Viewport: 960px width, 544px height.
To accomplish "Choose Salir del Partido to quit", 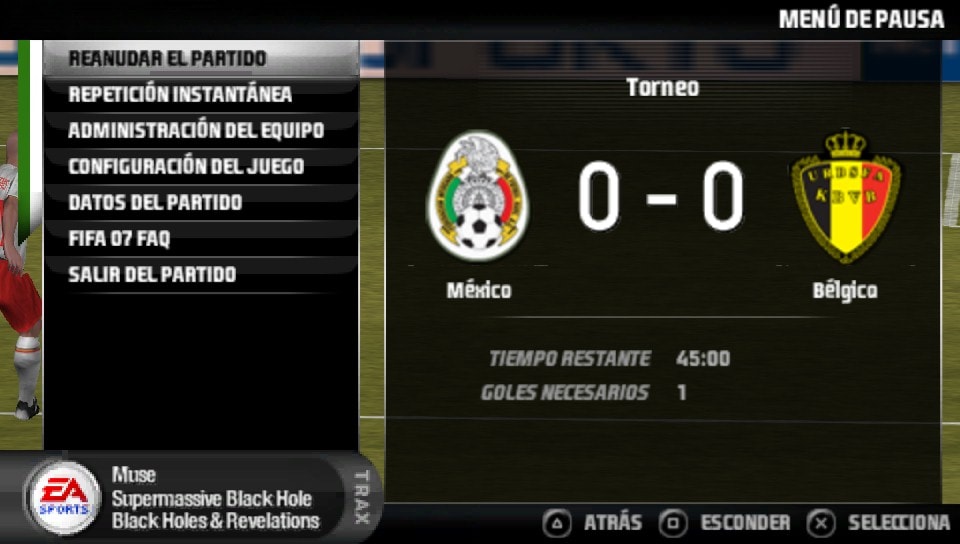I will 152,274.
